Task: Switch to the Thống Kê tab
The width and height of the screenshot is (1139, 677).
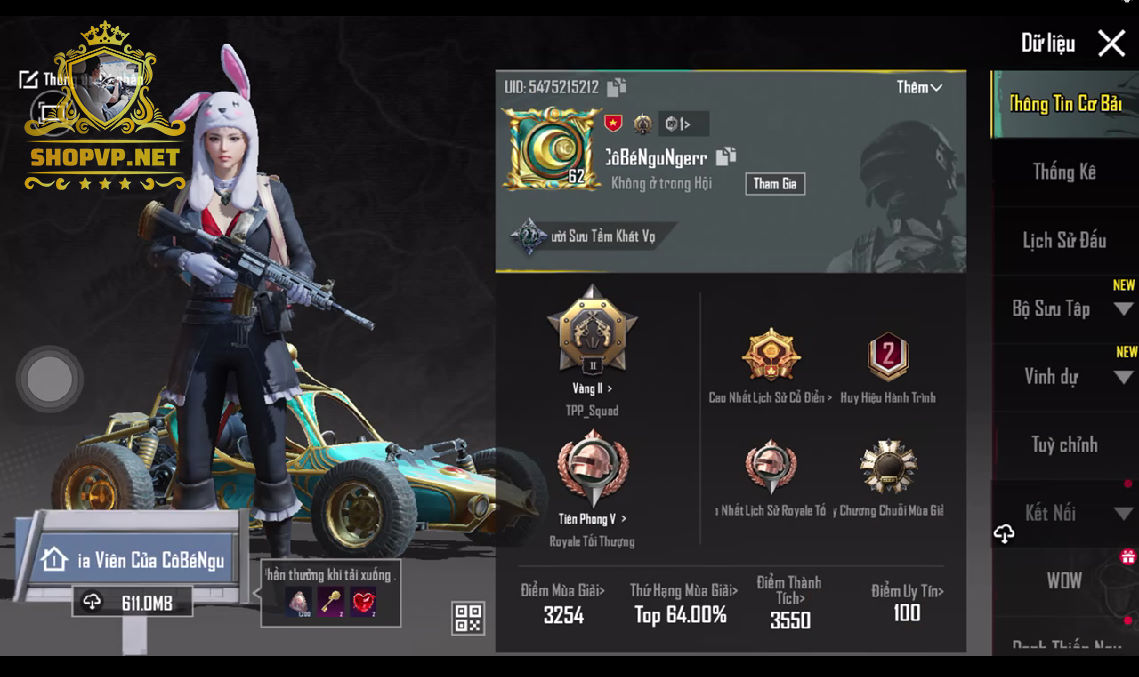Action: [x=1064, y=172]
